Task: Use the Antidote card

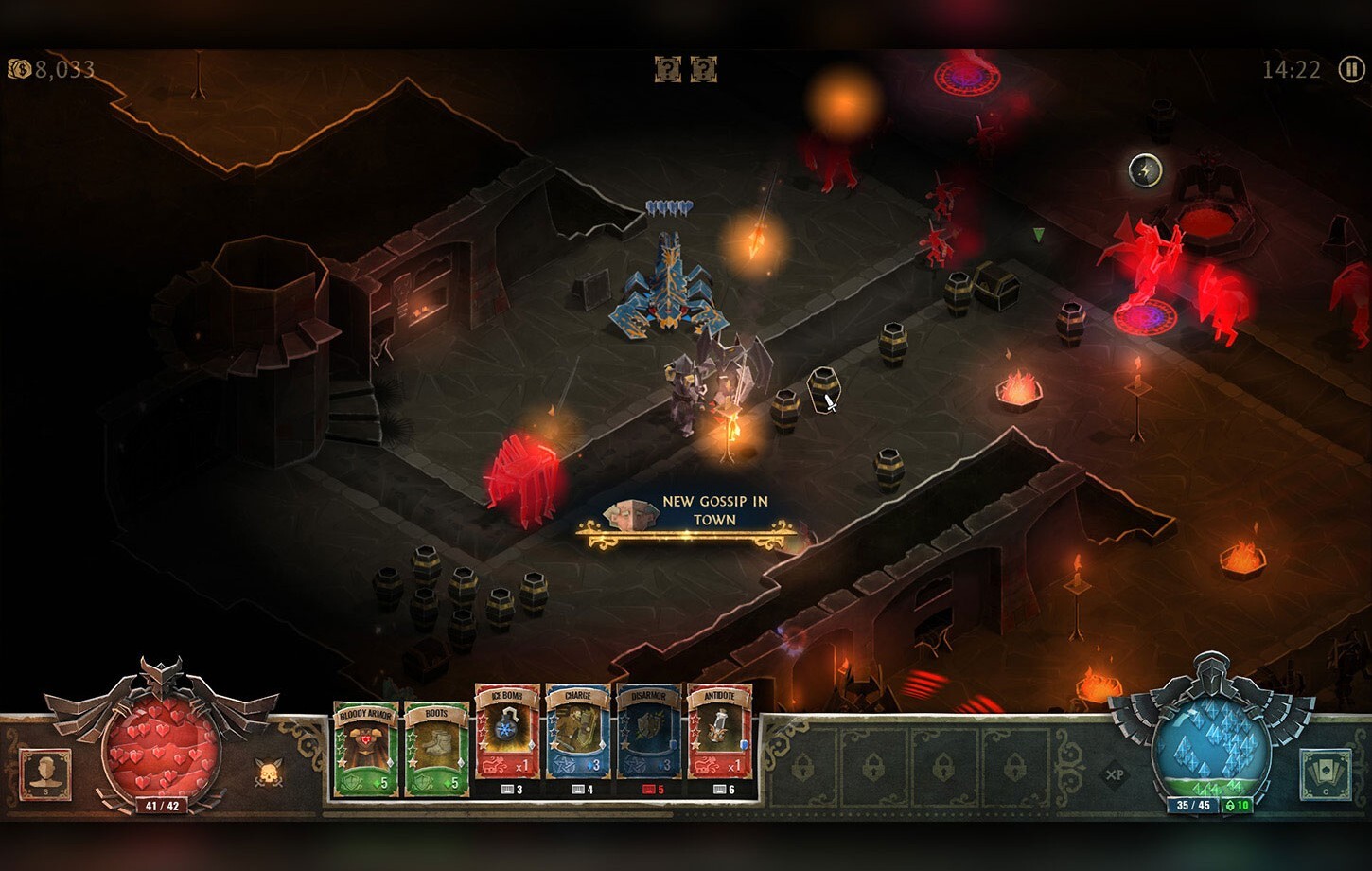Action: click(719, 732)
